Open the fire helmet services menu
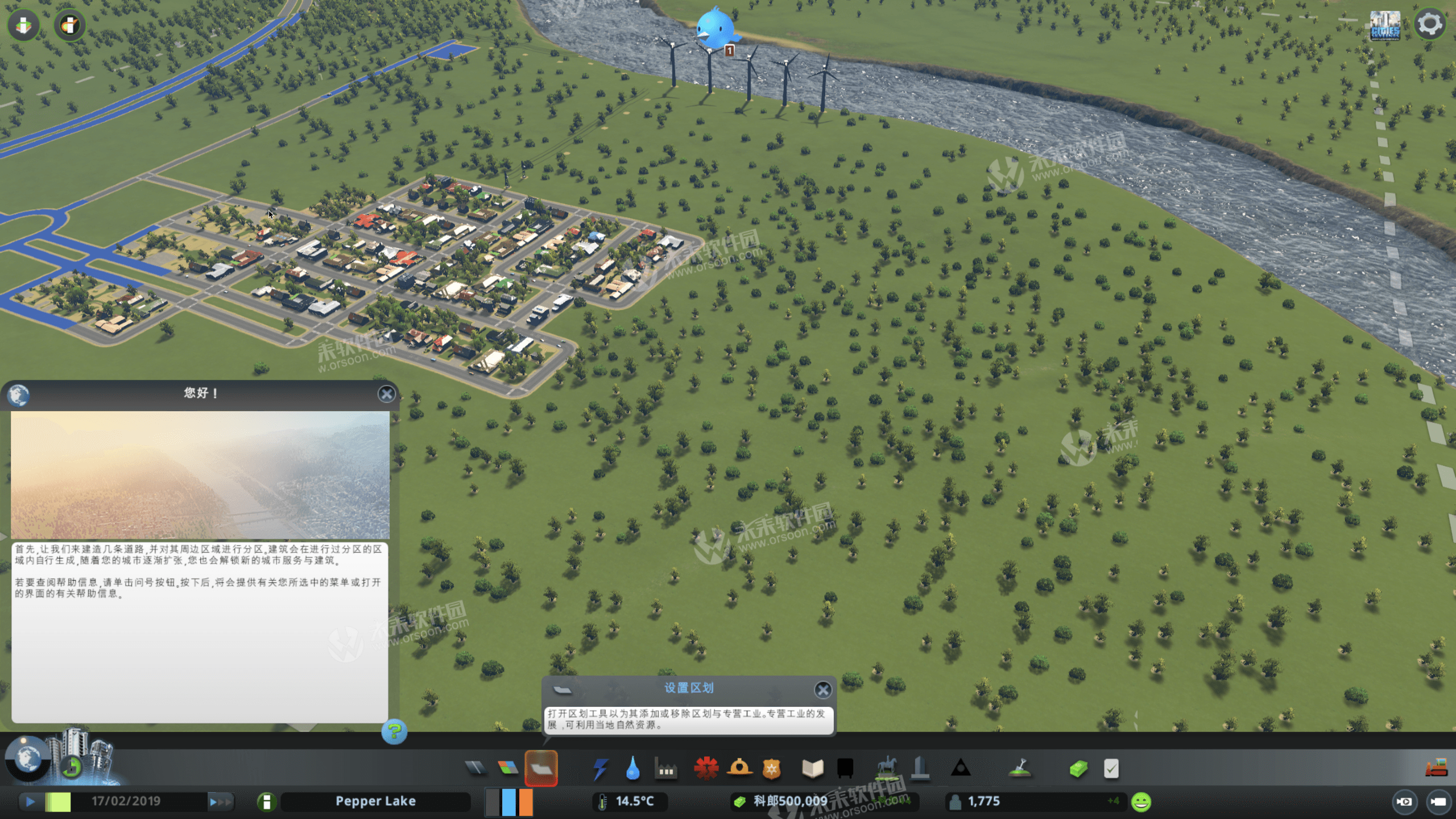 tap(739, 768)
